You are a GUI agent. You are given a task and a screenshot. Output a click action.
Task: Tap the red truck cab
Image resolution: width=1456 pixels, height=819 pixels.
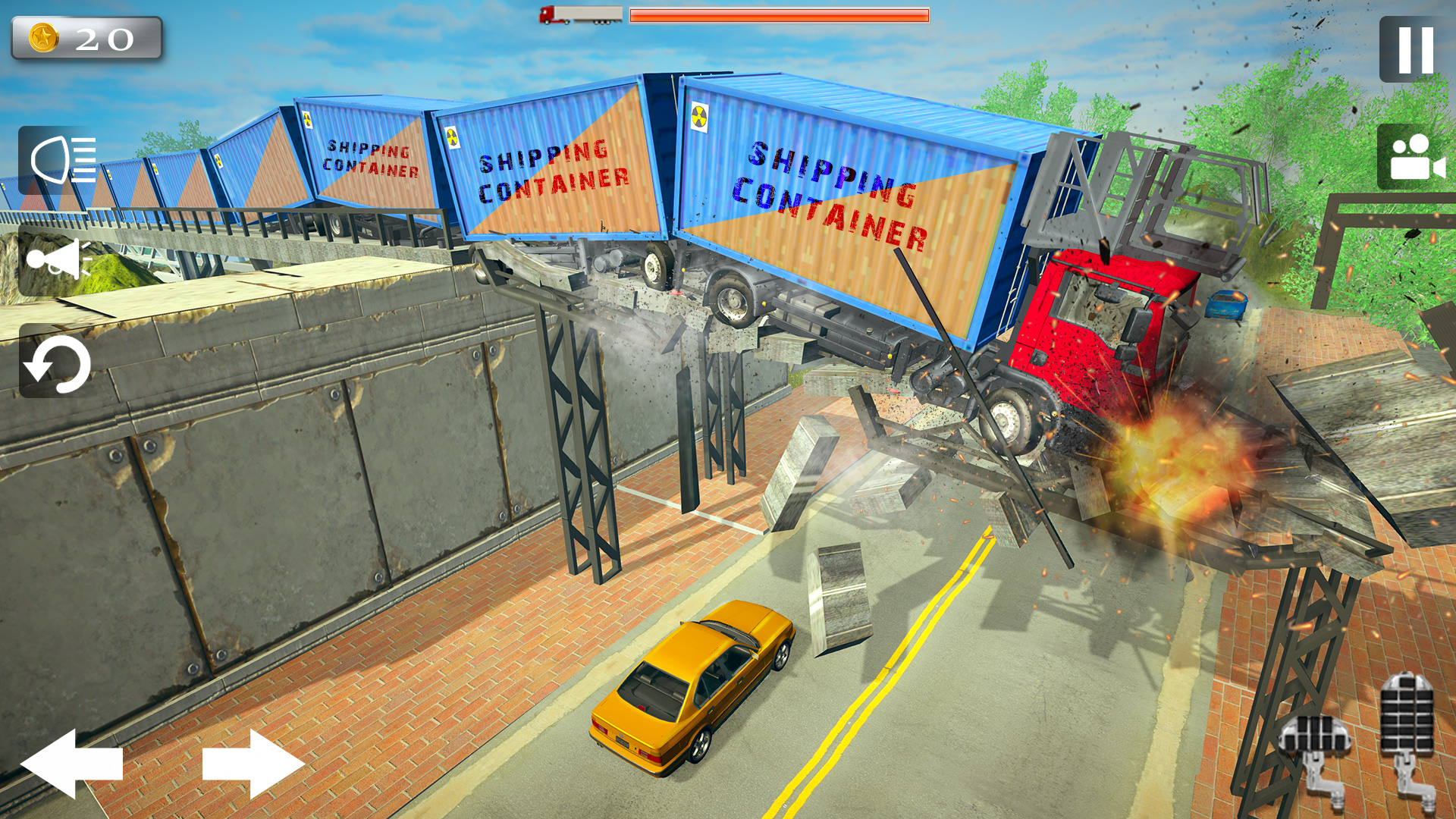pos(1092,326)
